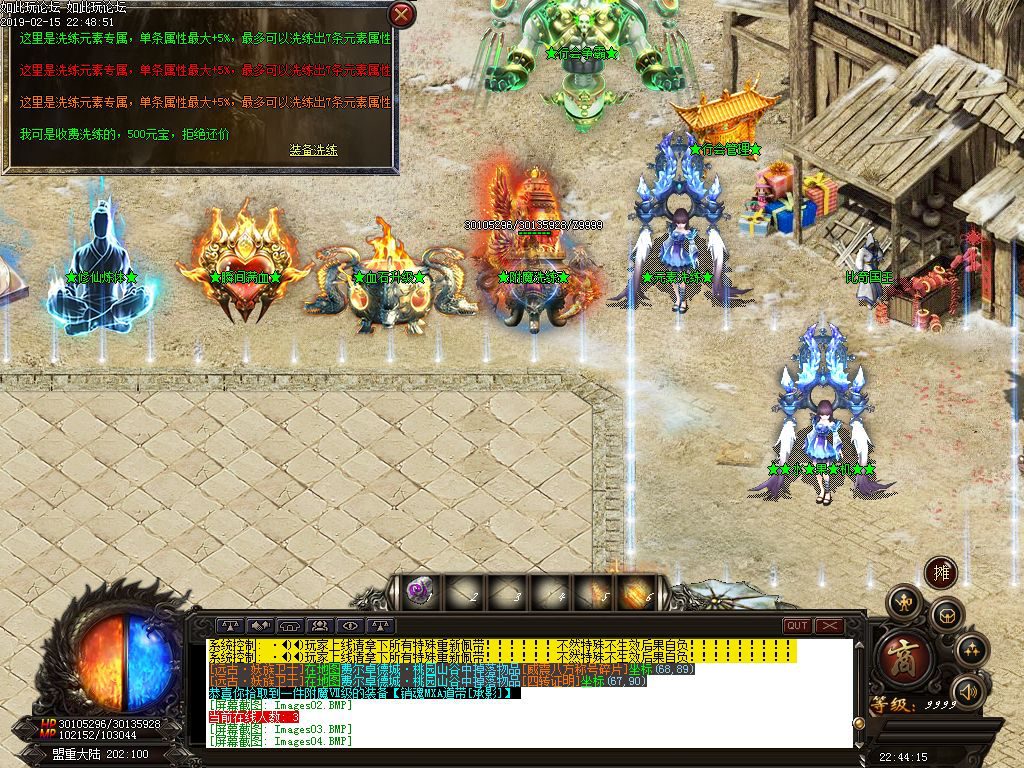Use the fiery item in hotbar slot 6

pos(635,593)
